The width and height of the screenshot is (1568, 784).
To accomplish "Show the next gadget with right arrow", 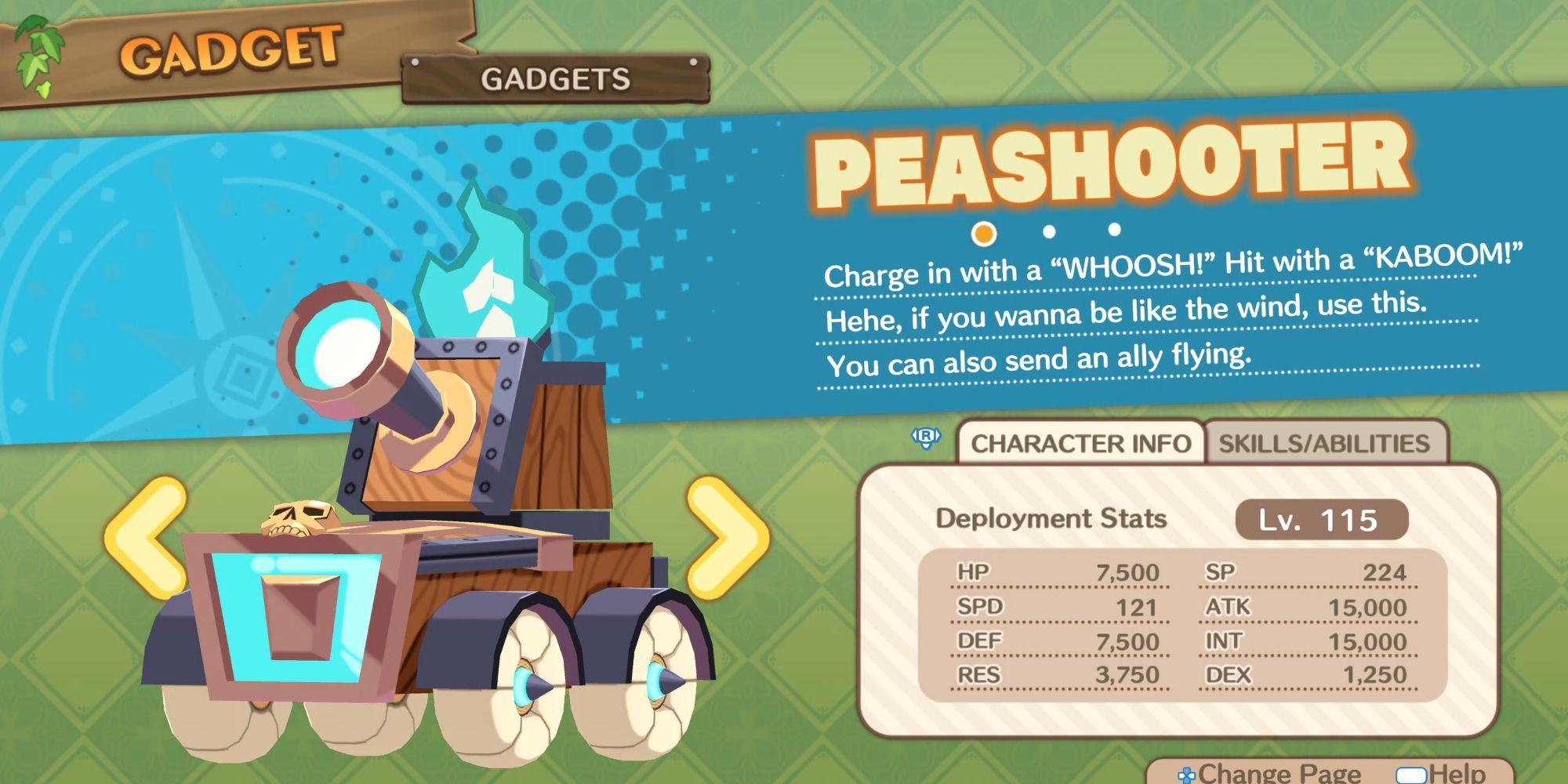I will pyautogui.click(x=726, y=538).
